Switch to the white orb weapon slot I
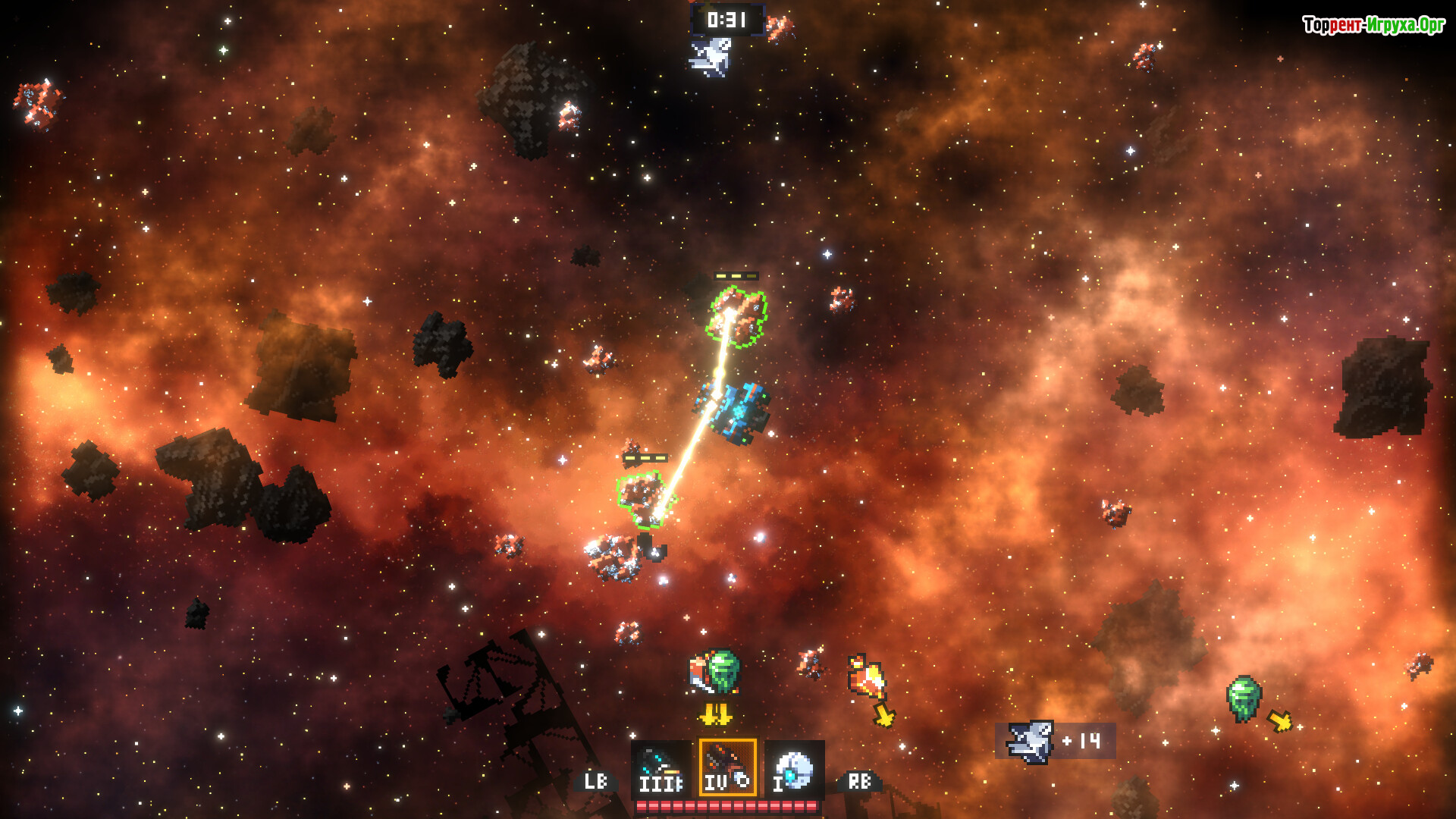Viewport: 1456px width, 819px height. click(794, 768)
